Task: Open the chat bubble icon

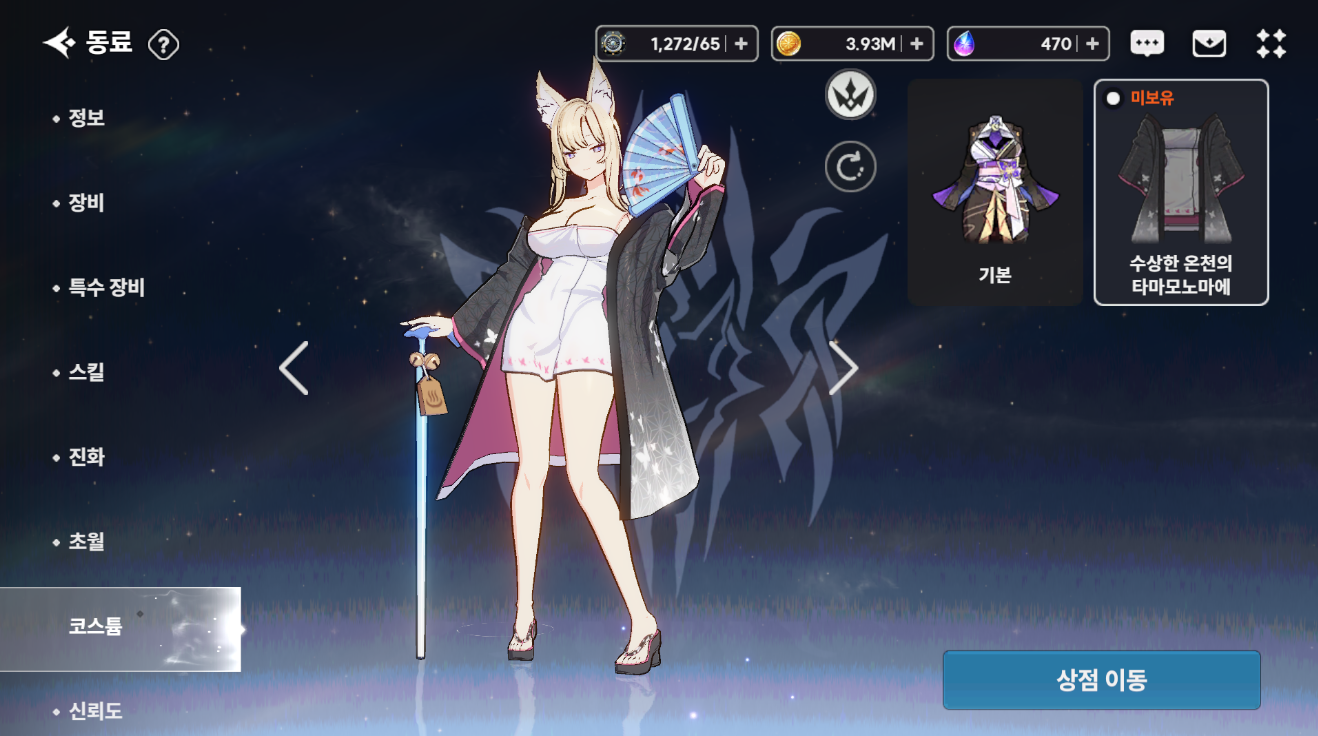Action: (x=1147, y=44)
